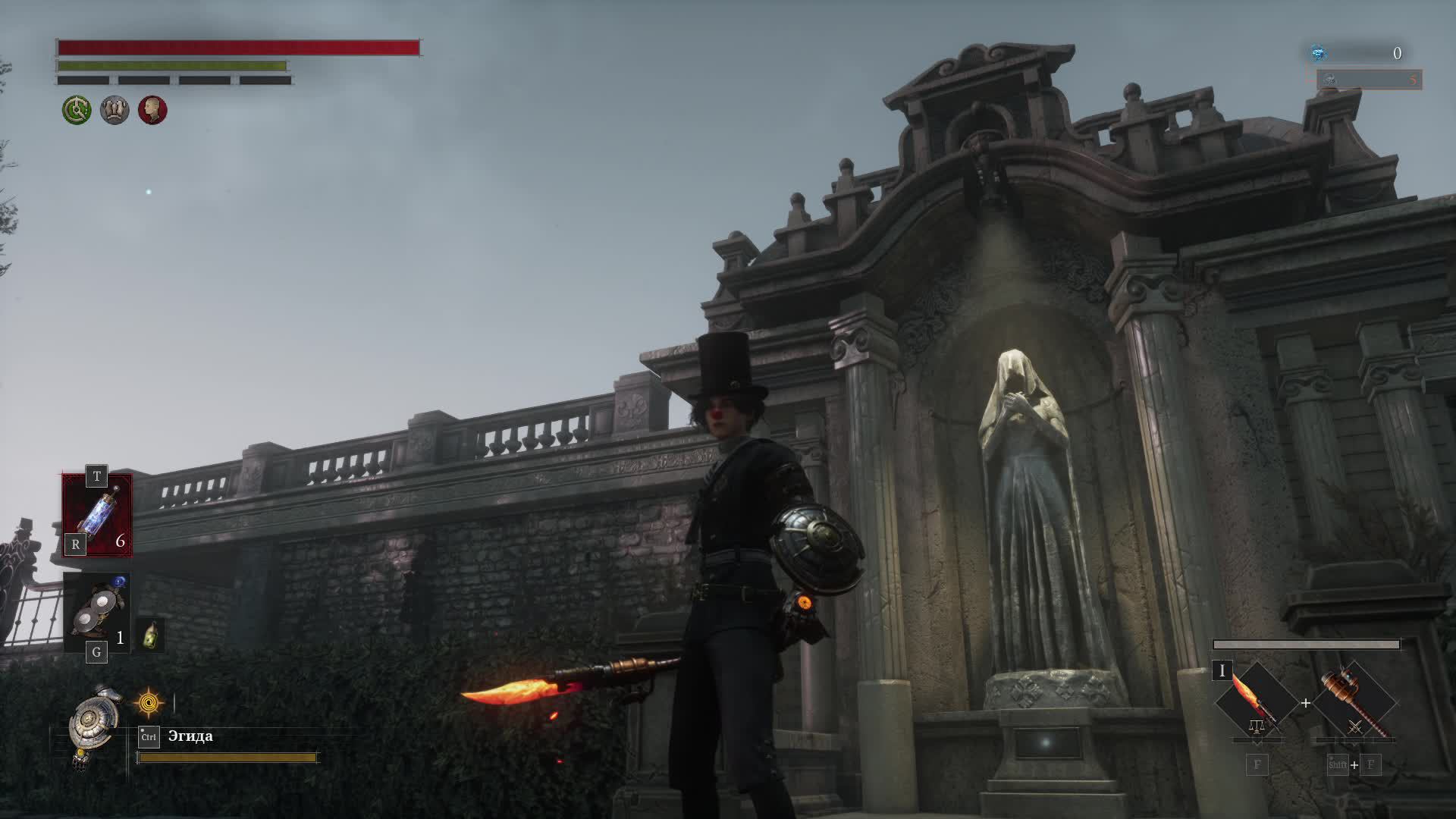Inspect the green circular buff icon

[x=77, y=111]
